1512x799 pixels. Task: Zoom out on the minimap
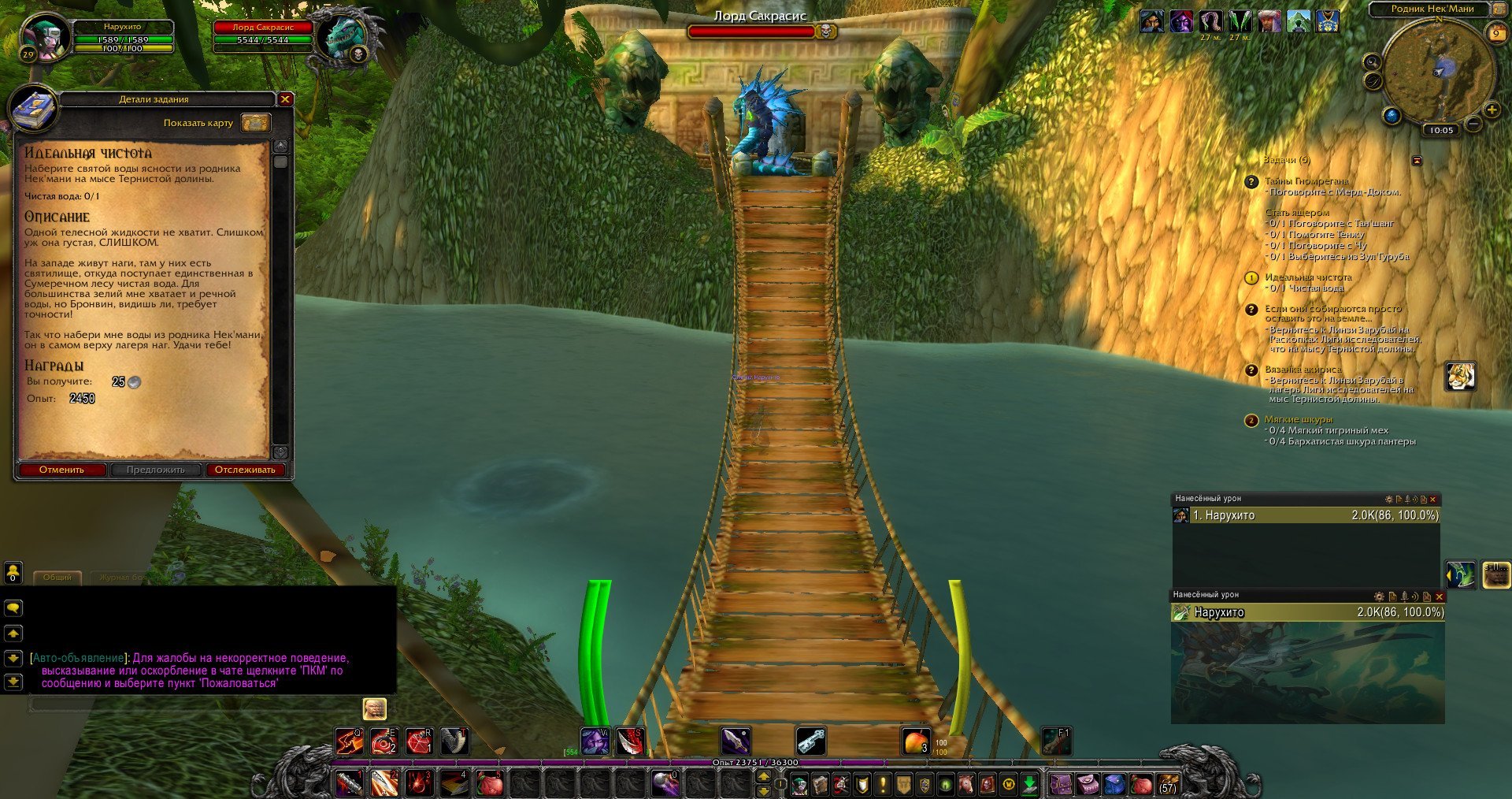tap(1473, 124)
